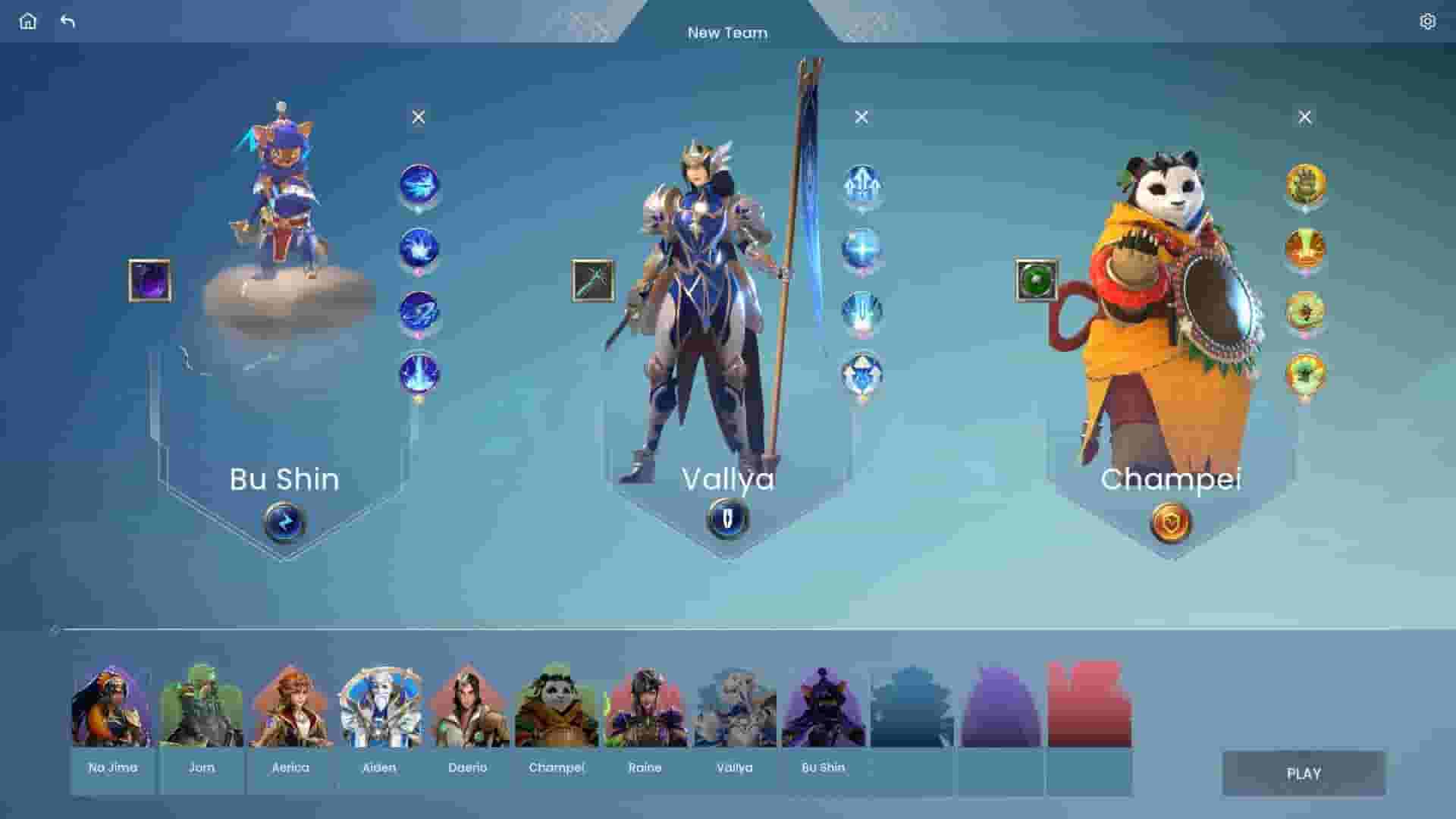The width and height of the screenshot is (1456, 819).
Task: Click Champei's orange guardian role badge
Action: point(1172,522)
